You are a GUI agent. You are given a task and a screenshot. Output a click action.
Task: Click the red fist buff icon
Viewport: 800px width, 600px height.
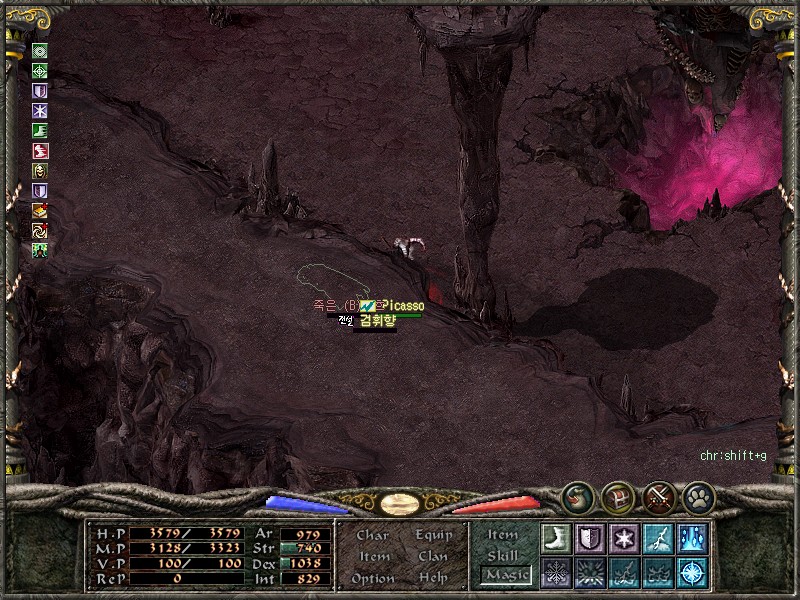40,151
